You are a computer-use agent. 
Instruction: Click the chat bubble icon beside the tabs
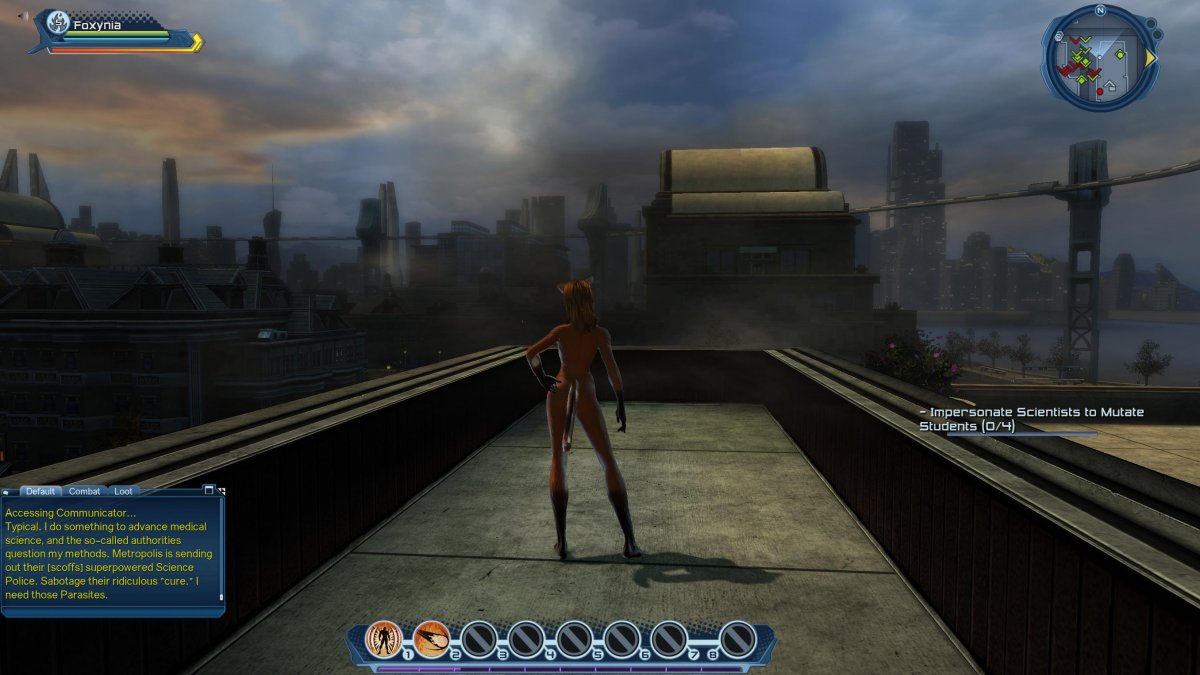[x=7, y=492]
